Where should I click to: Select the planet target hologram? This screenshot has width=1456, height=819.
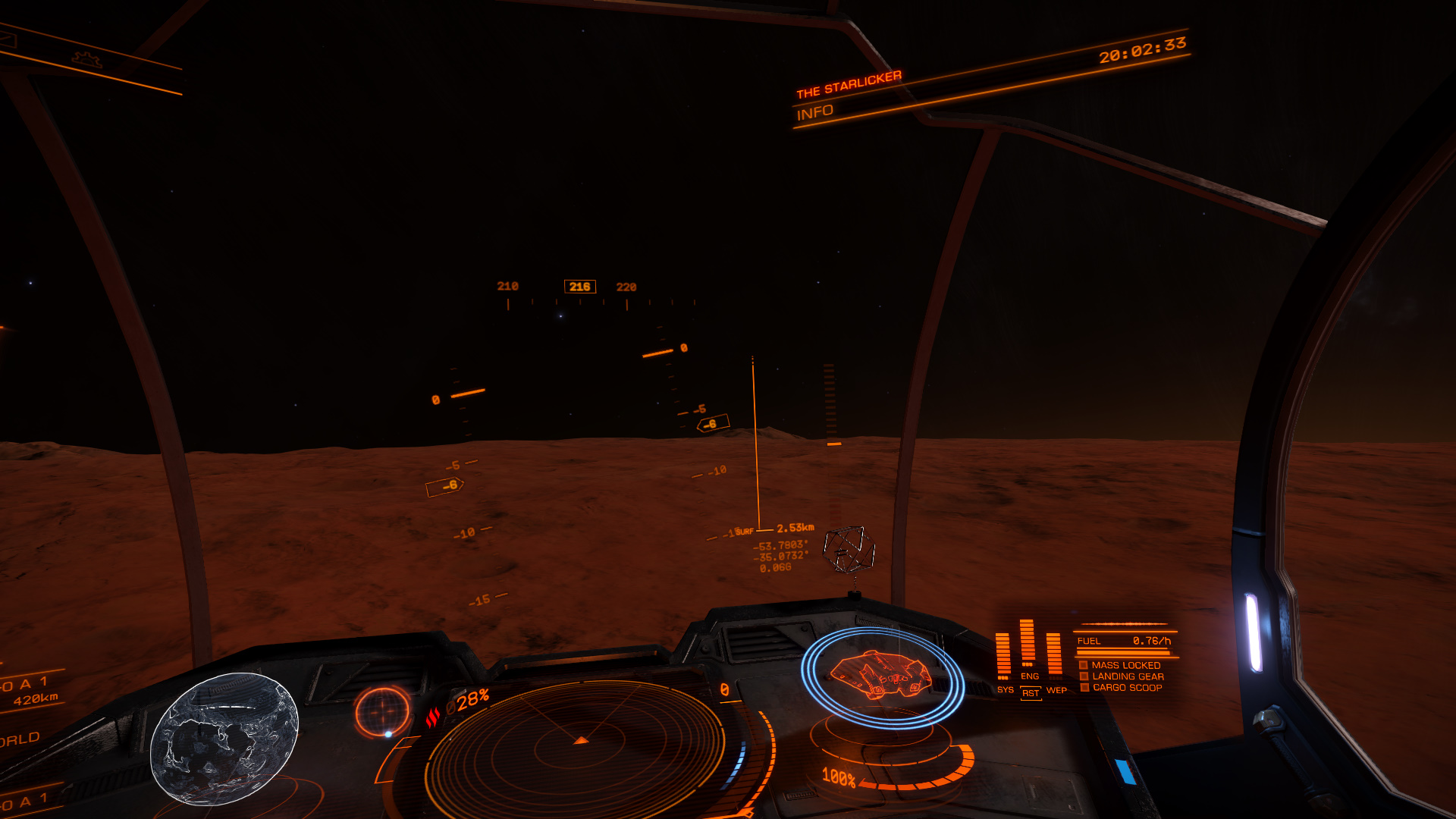coord(224,739)
